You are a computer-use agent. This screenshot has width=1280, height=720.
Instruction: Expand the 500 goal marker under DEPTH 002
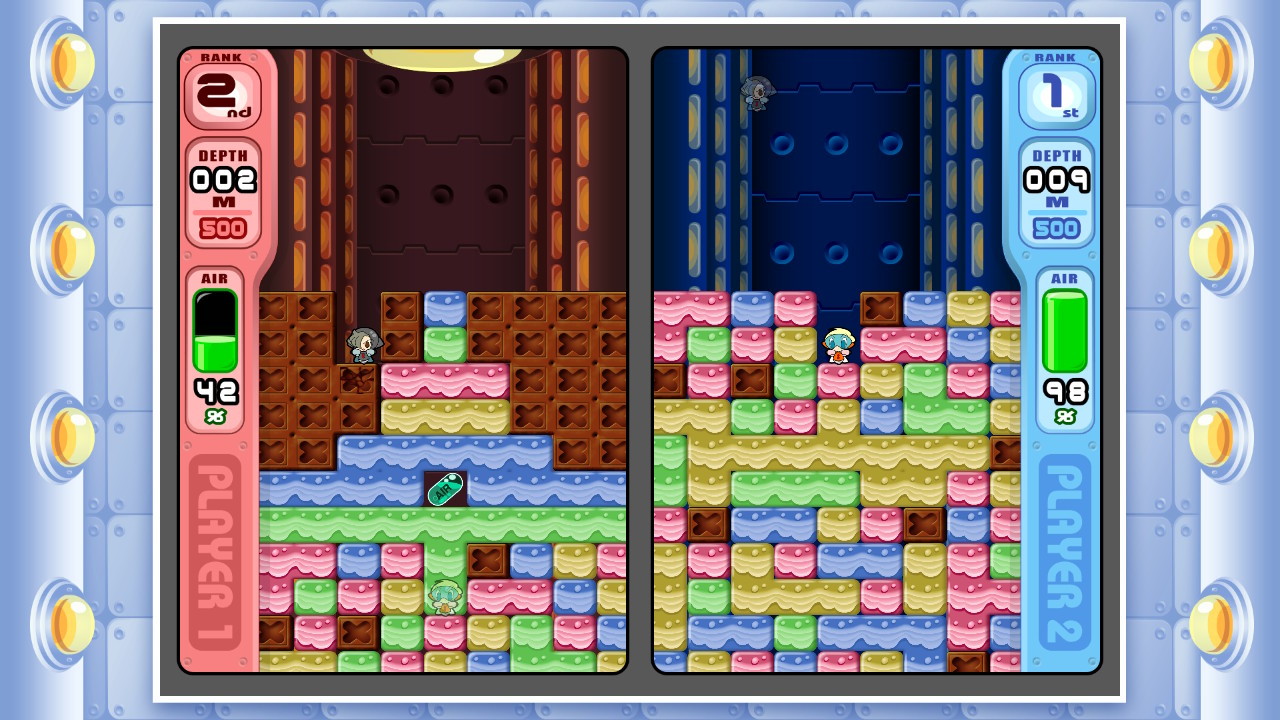click(221, 228)
